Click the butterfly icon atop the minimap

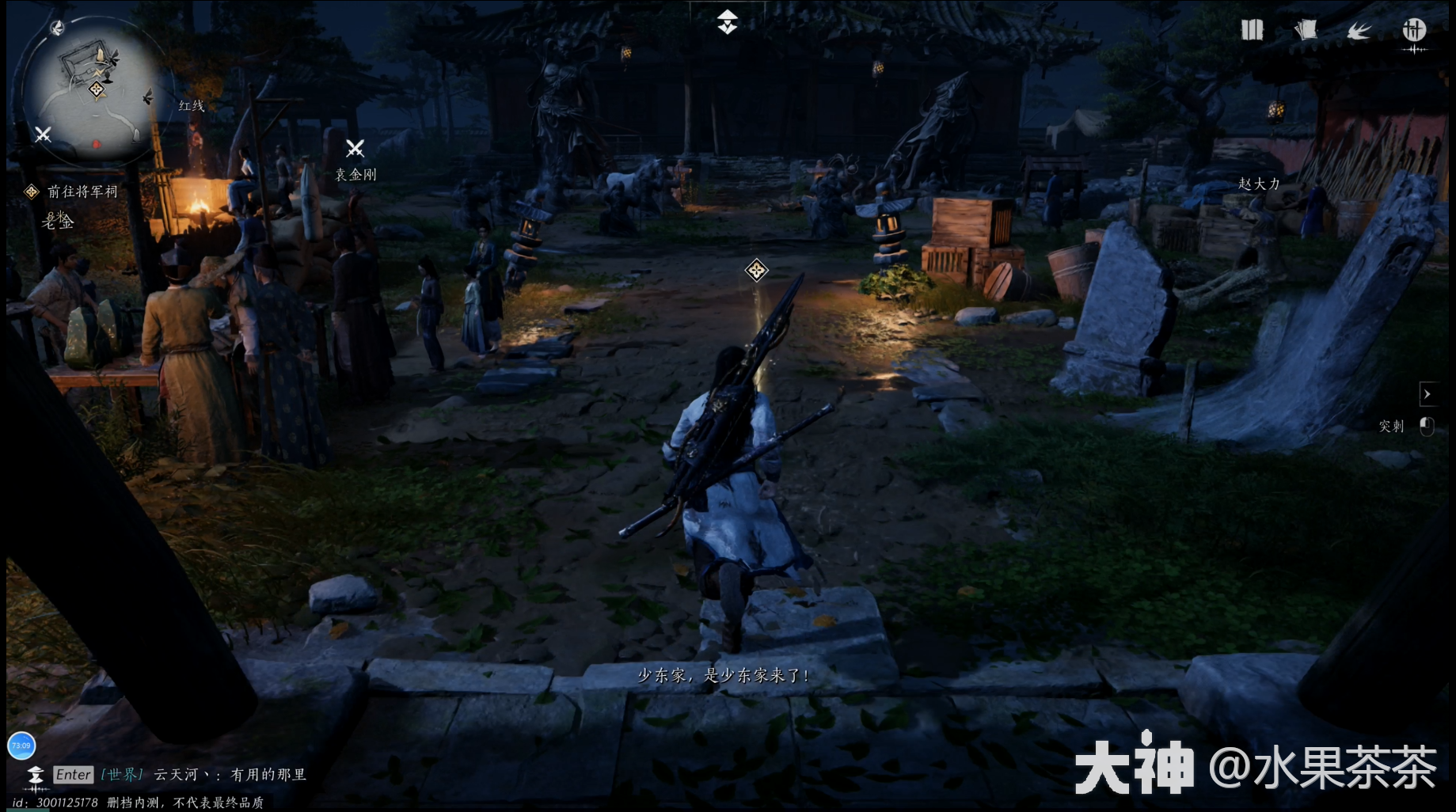click(57, 28)
